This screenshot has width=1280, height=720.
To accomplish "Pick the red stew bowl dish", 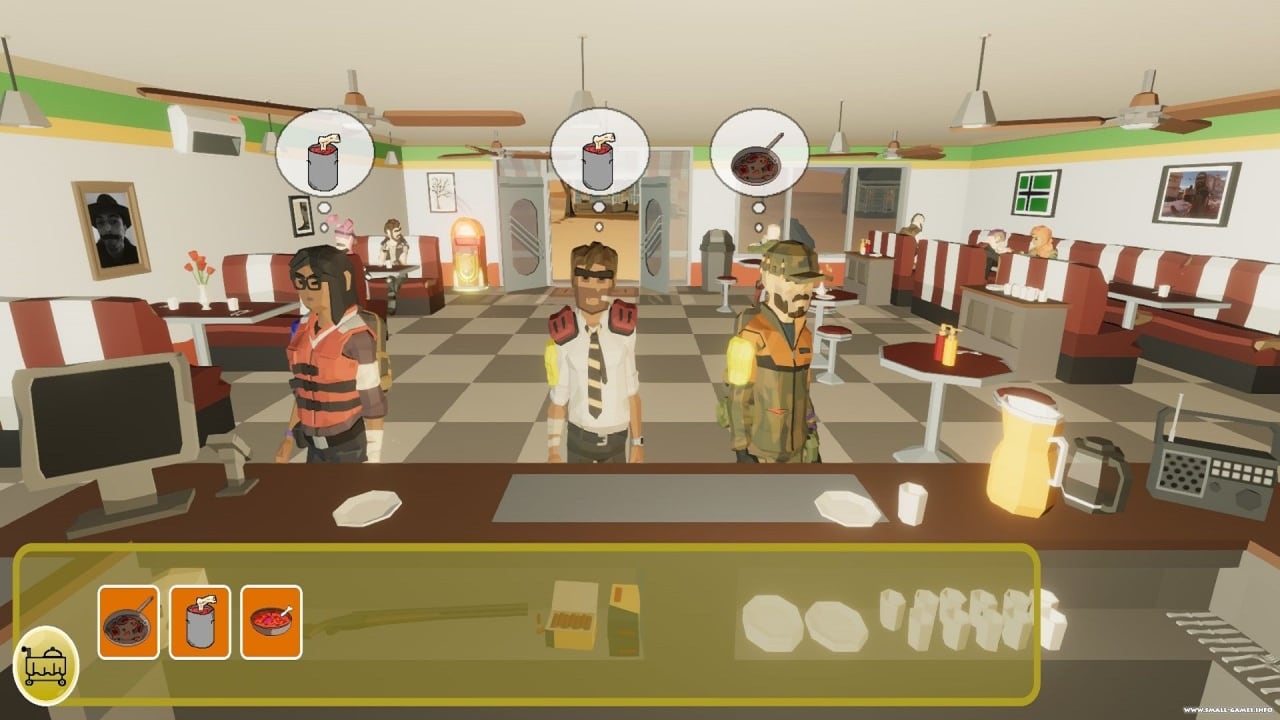I will [271, 622].
